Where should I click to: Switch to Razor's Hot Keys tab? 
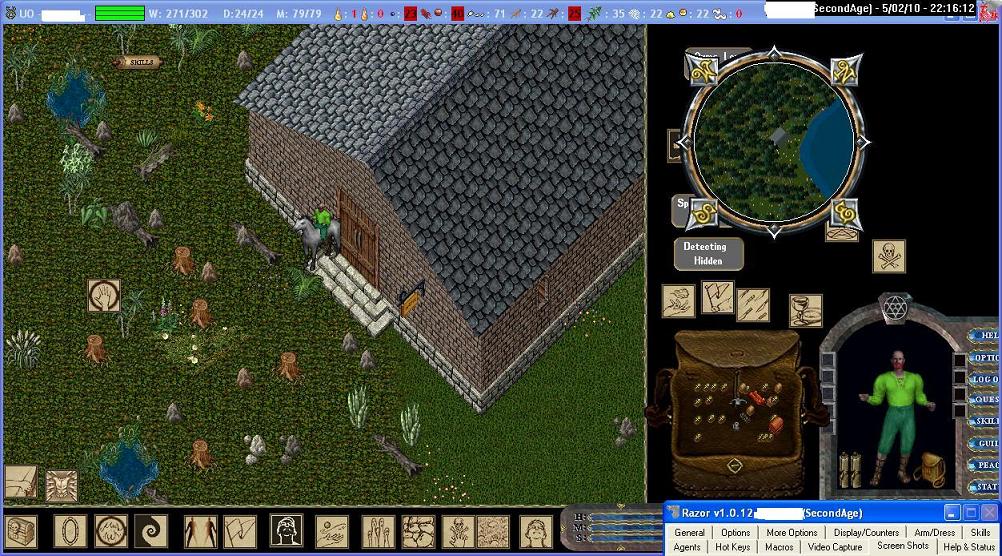(x=732, y=547)
